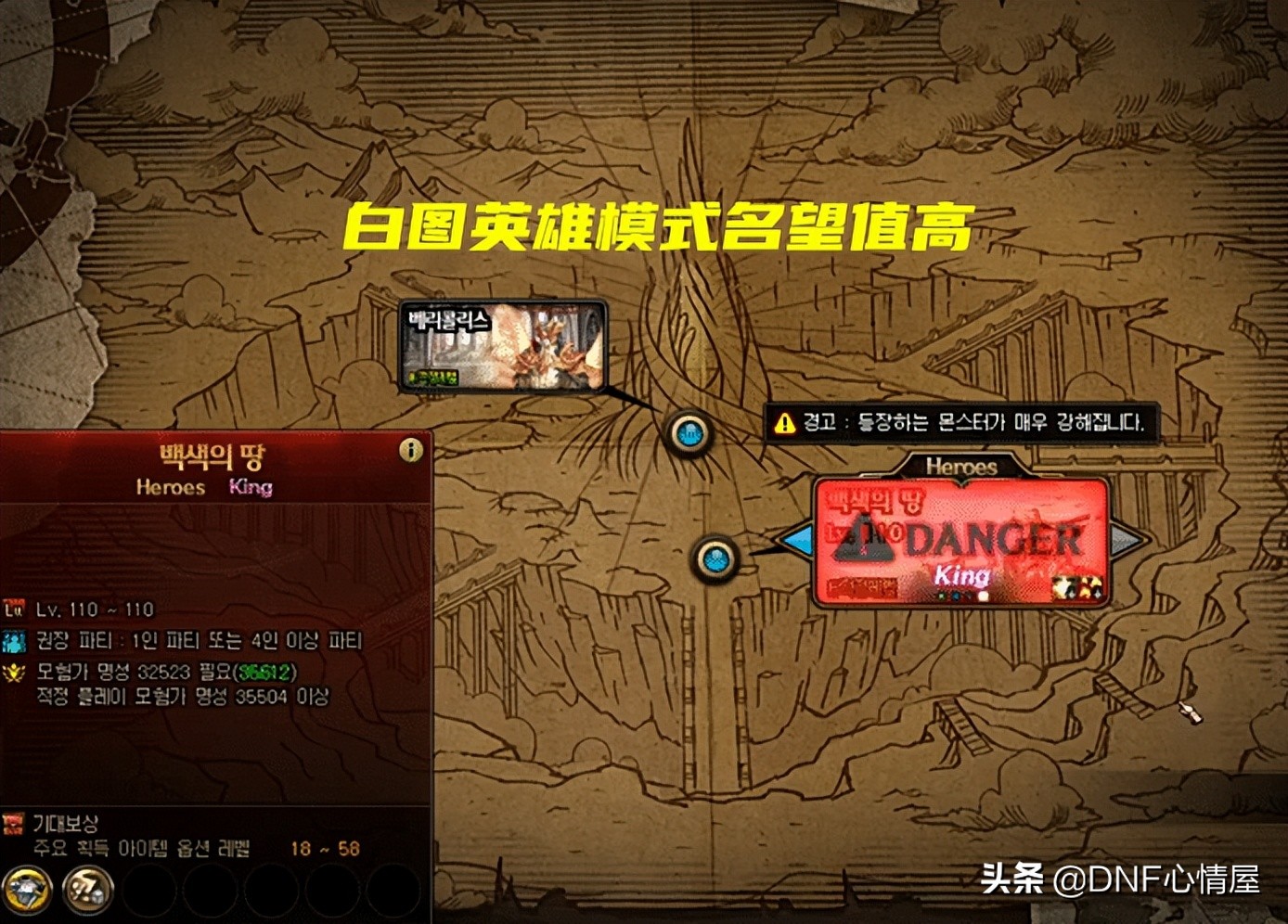The image size is (1288, 924).
Task: Click the colored difficulty dots below King
Action: pyautogui.click(x=956, y=594)
